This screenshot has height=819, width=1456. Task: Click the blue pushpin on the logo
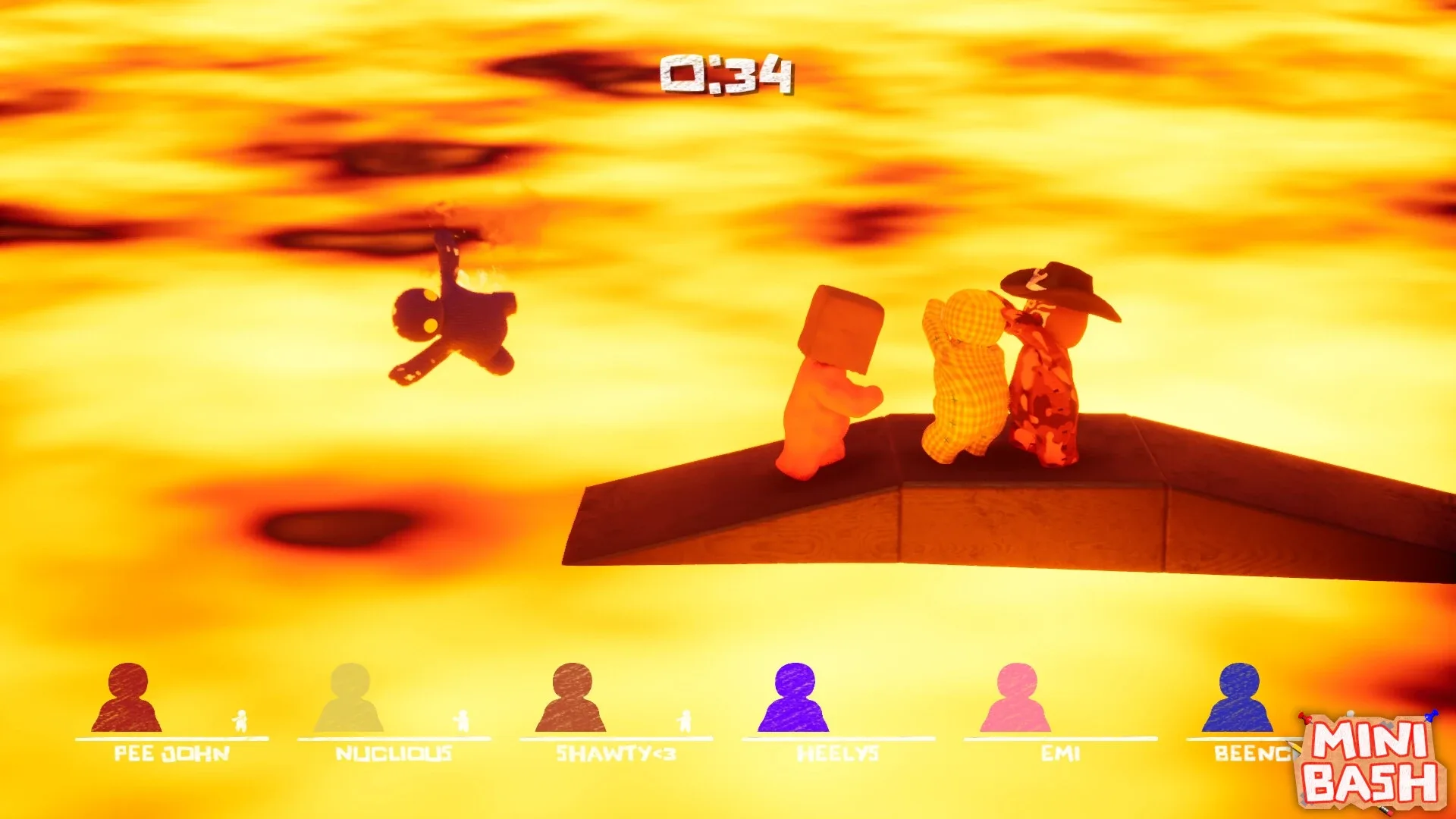tap(1432, 715)
